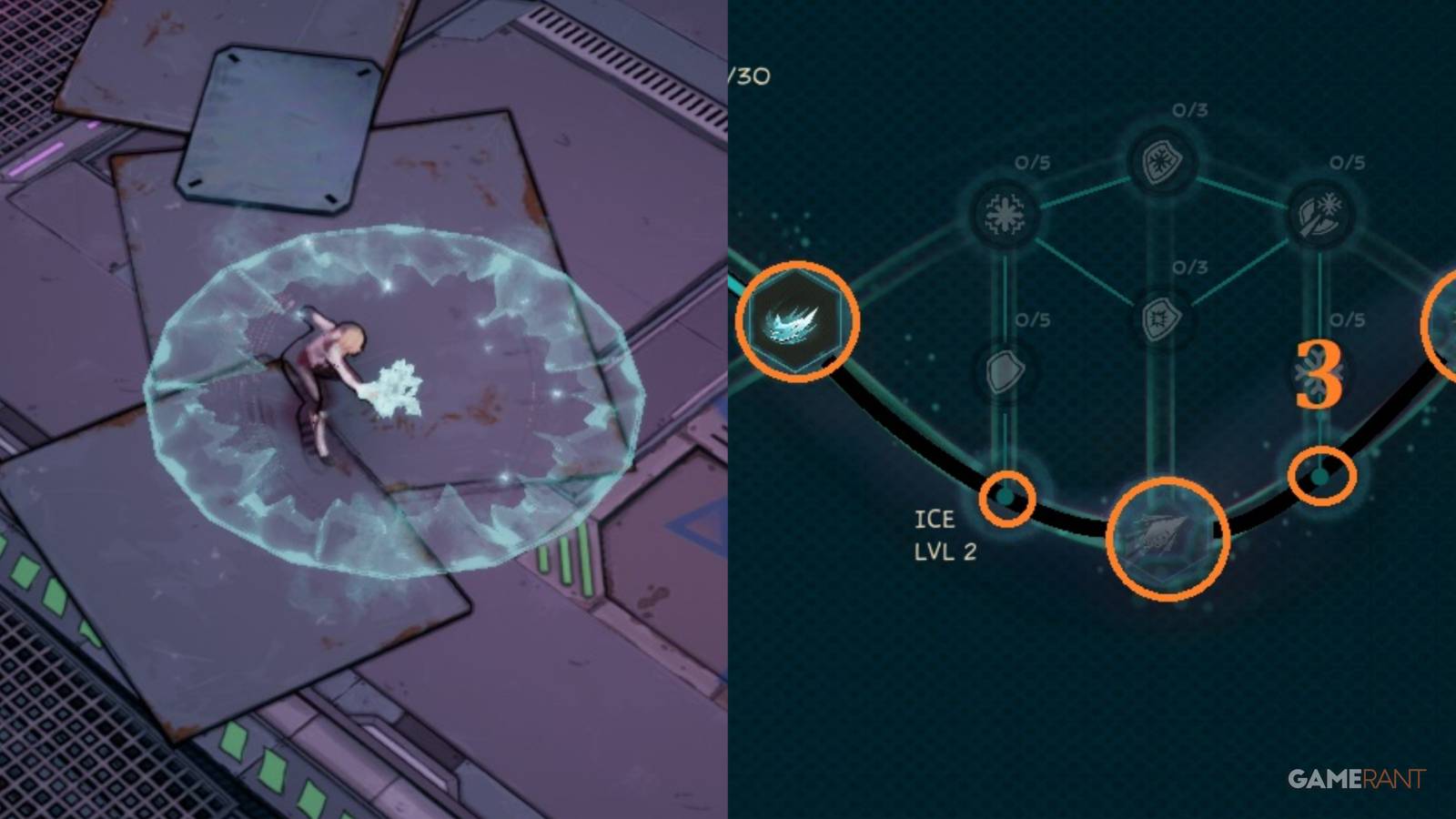The image size is (1456, 819).
Task: Open the GameRant watermark link
Action: [1356, 778]
